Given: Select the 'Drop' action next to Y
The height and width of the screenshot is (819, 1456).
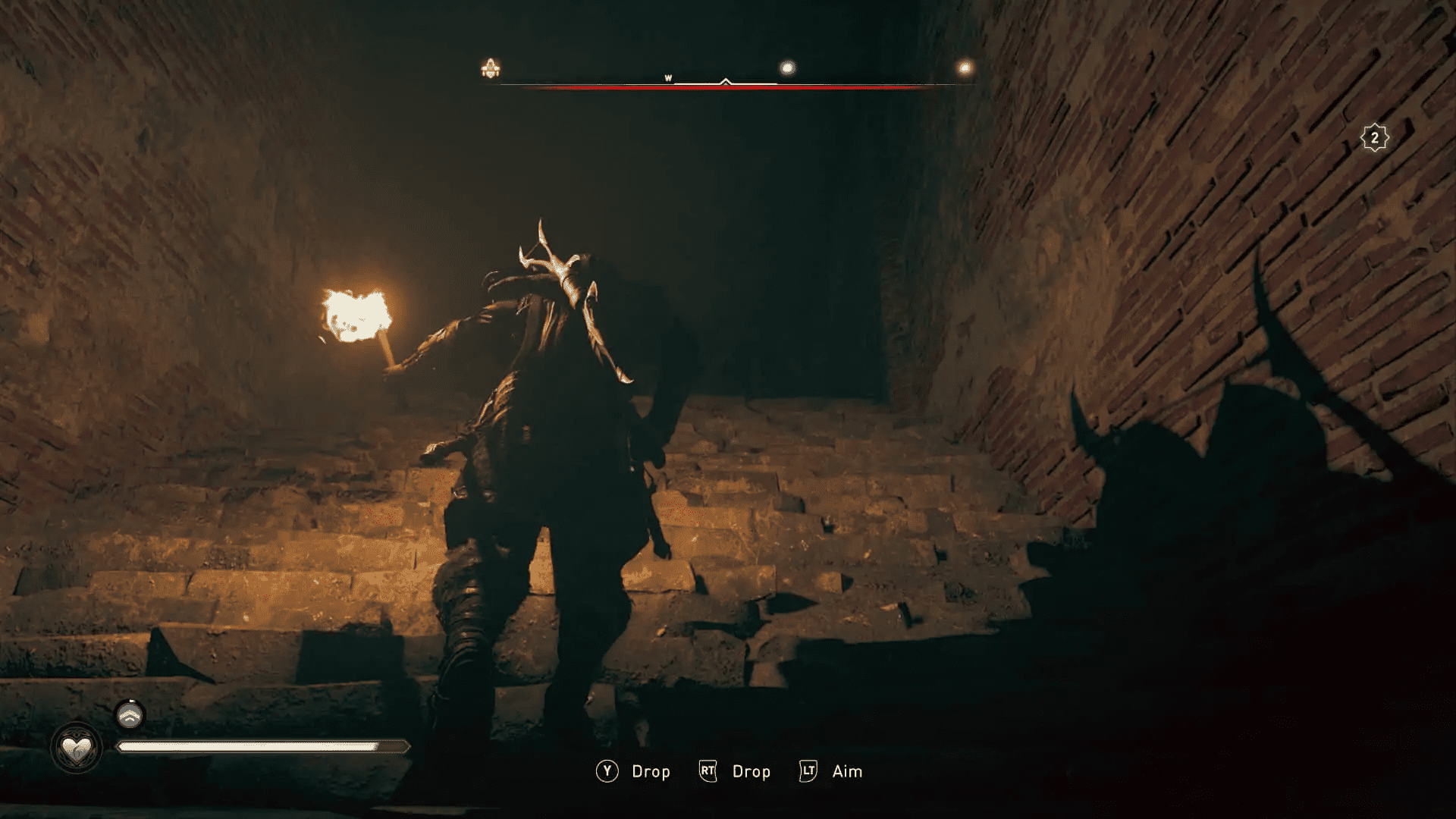Looking at the screenshot, I should [x=651, y=771].
